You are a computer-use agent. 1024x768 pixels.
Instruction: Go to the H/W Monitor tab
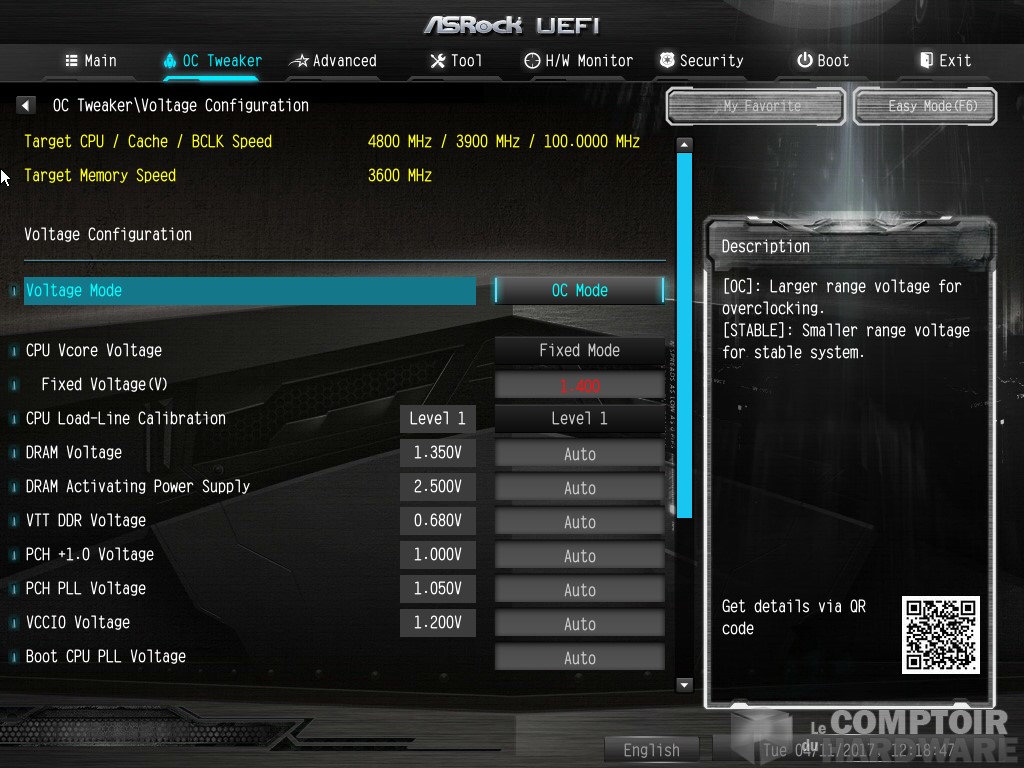tap(578, 61)
